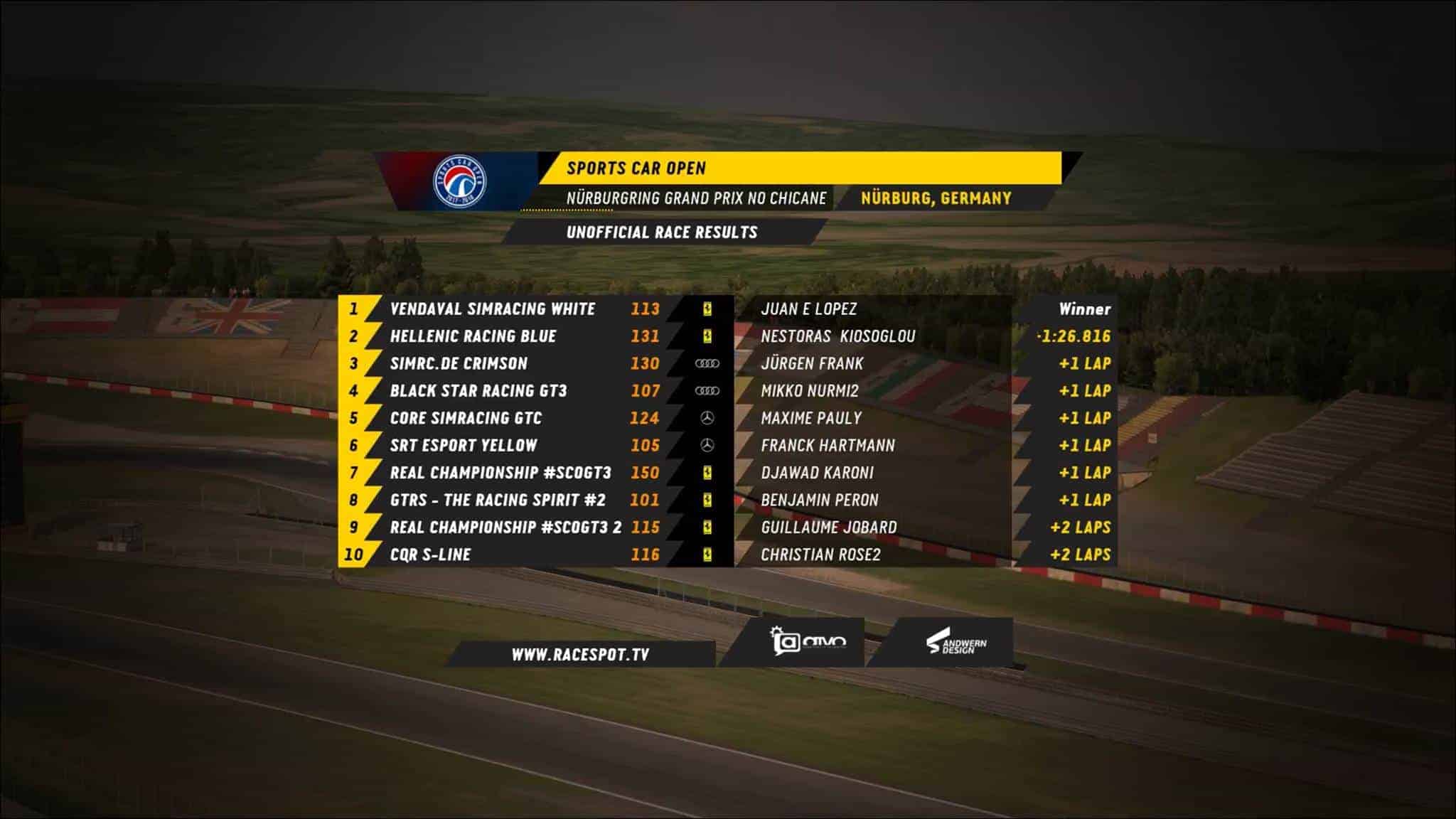Image resolution: width=1456 pixels, height=819 pixels.
Task: Select the Vendaval Simracing White result row
Action: [492, 309]
